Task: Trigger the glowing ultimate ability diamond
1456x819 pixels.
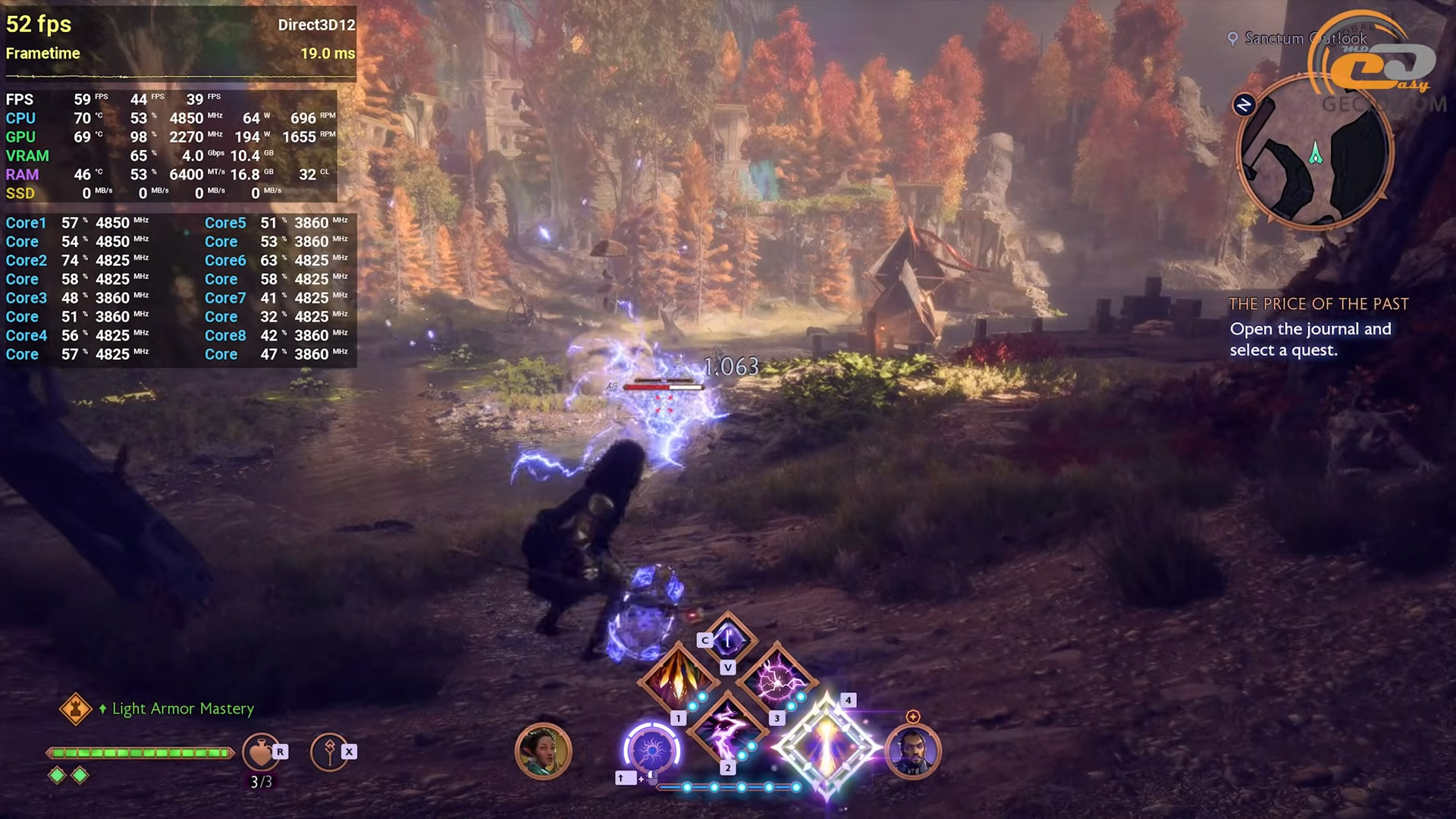Action: [x=826, y=748]
